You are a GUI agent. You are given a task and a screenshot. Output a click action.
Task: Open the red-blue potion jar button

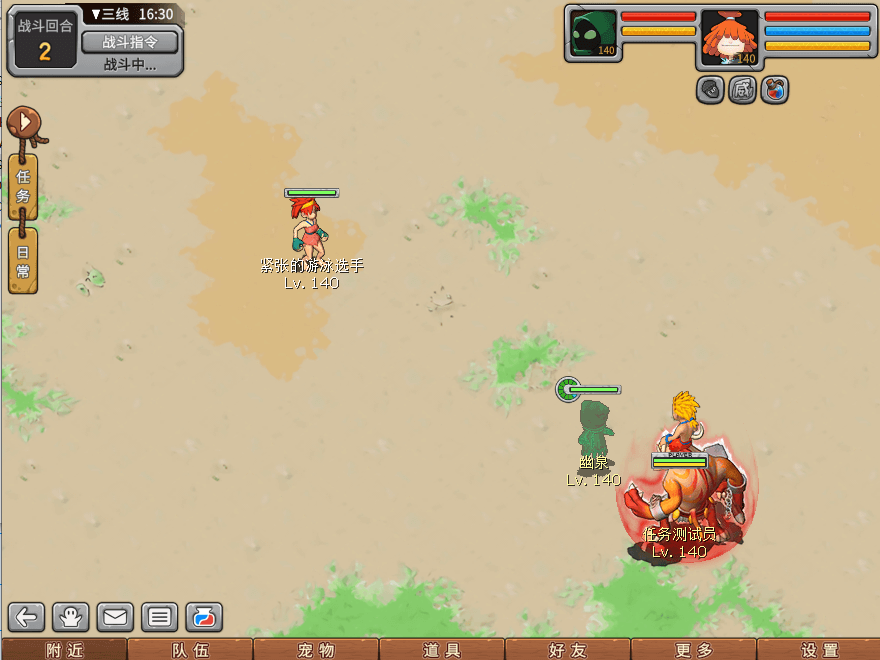(x=203, y=616)
